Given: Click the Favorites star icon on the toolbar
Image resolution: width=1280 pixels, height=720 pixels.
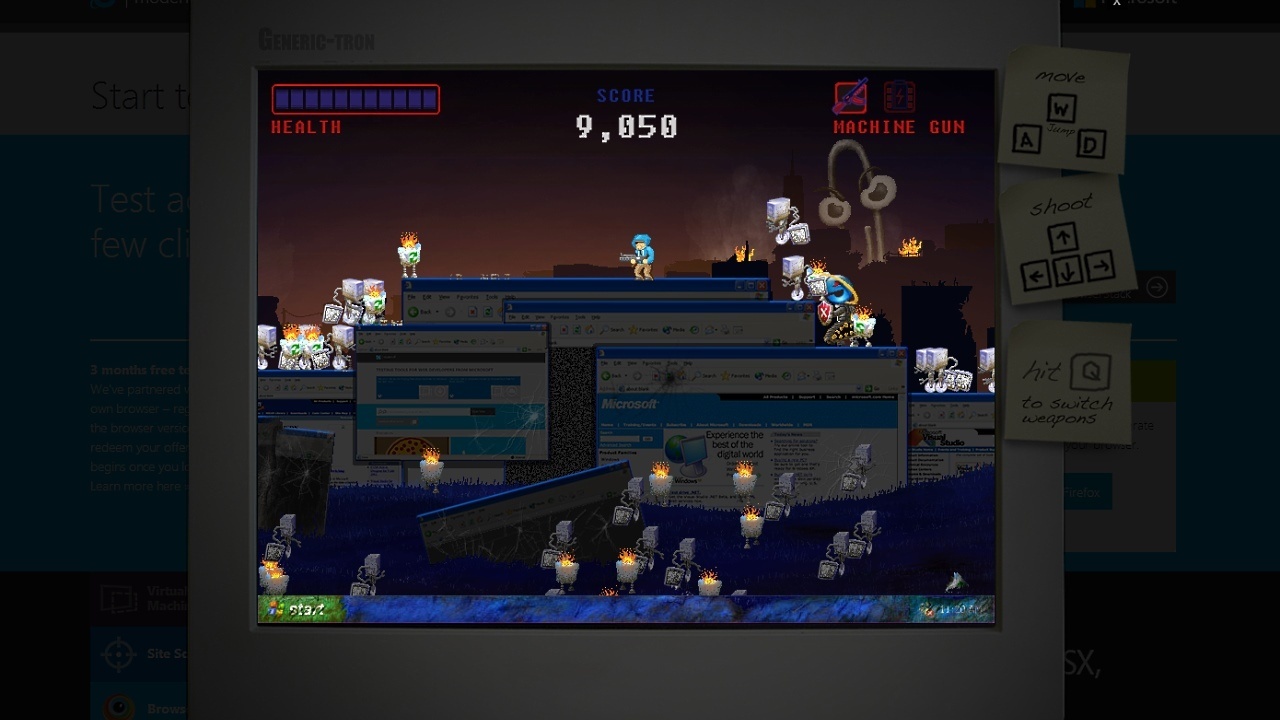Looking at the screenshot, I should pyautogui.click(x=725, y=375).
